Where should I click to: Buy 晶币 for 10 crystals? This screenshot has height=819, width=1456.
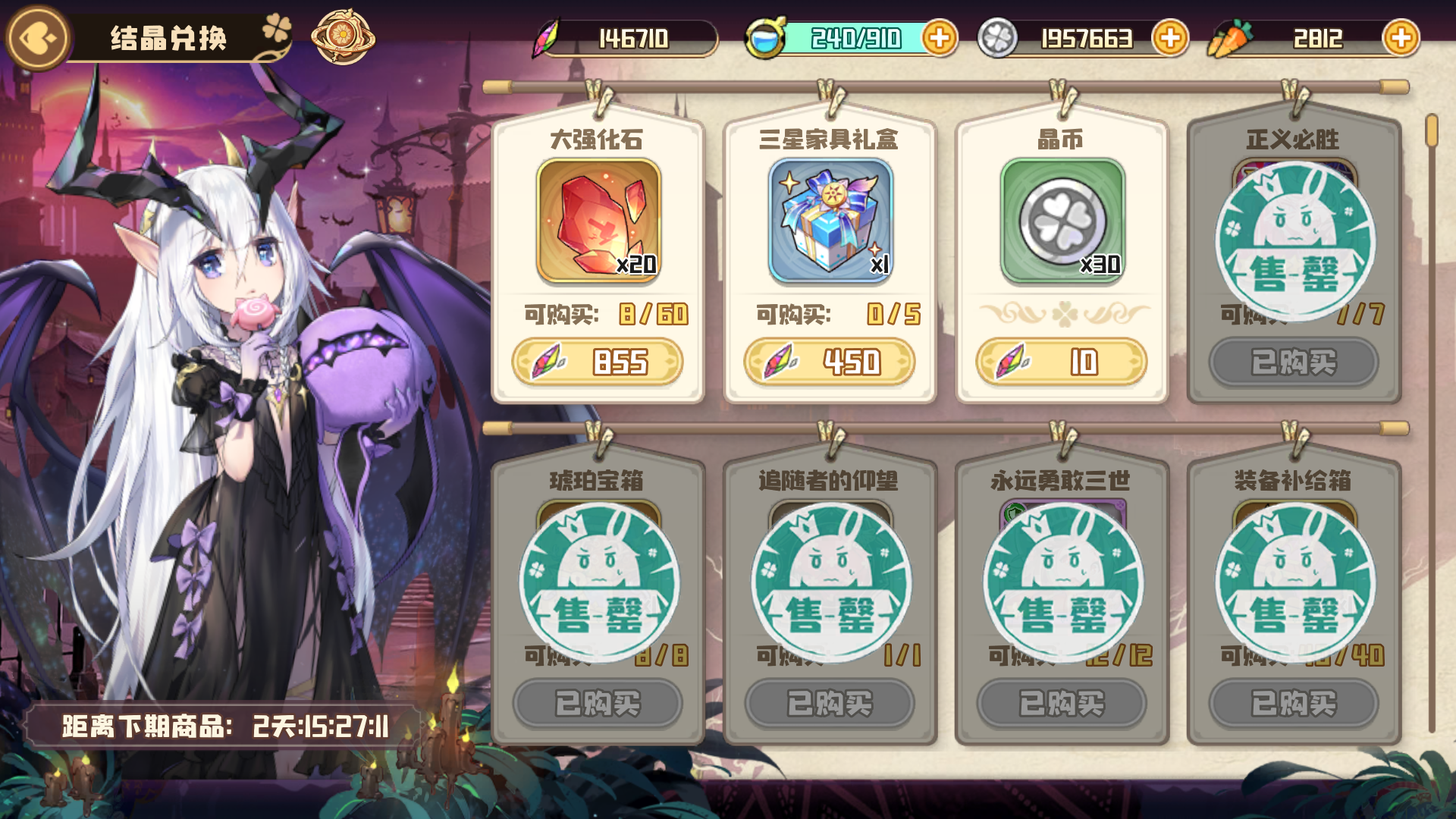pyautogui.click(x=1060, y=362)
